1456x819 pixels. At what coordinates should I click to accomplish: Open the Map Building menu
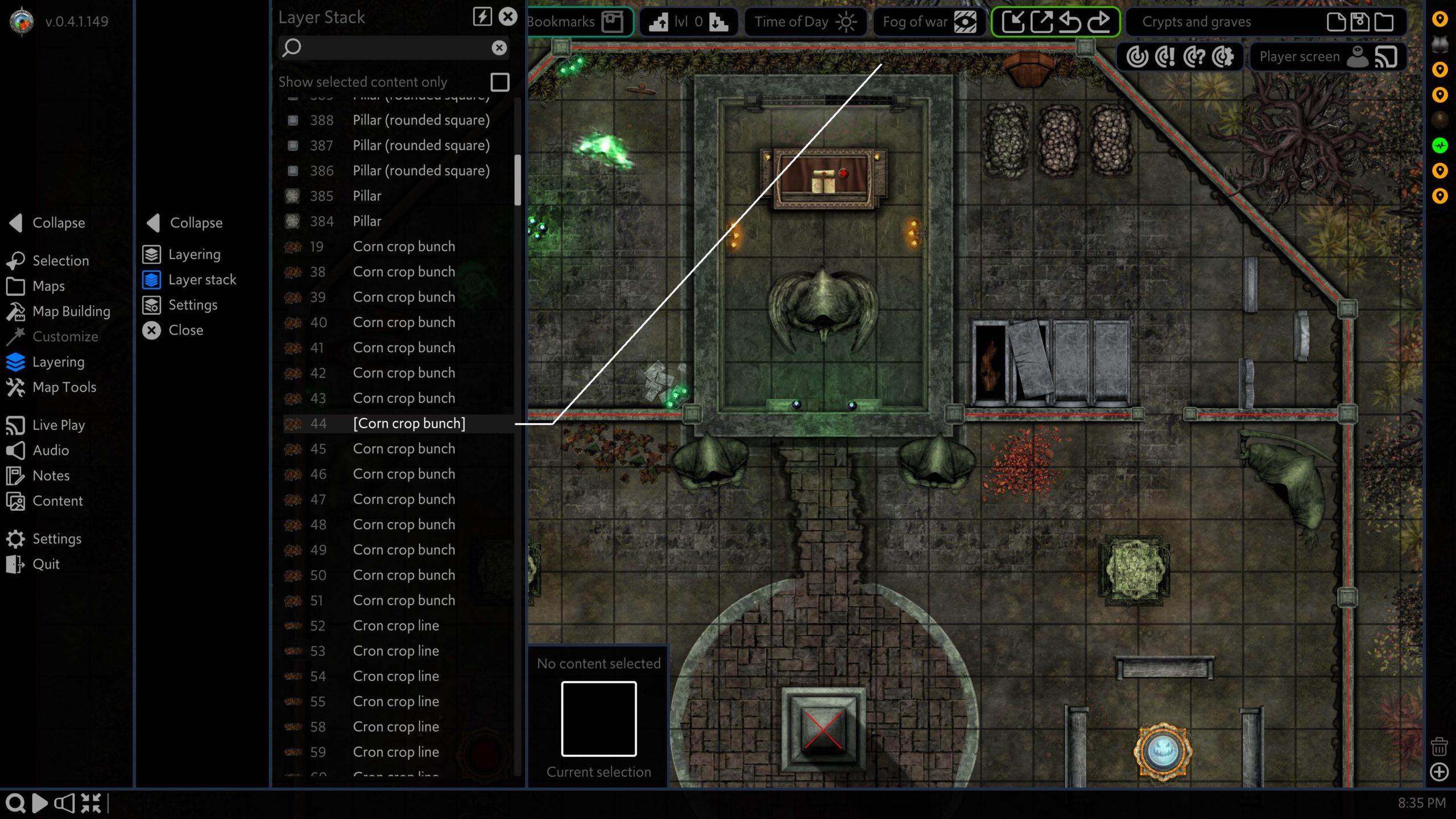[x=71, y=311]
